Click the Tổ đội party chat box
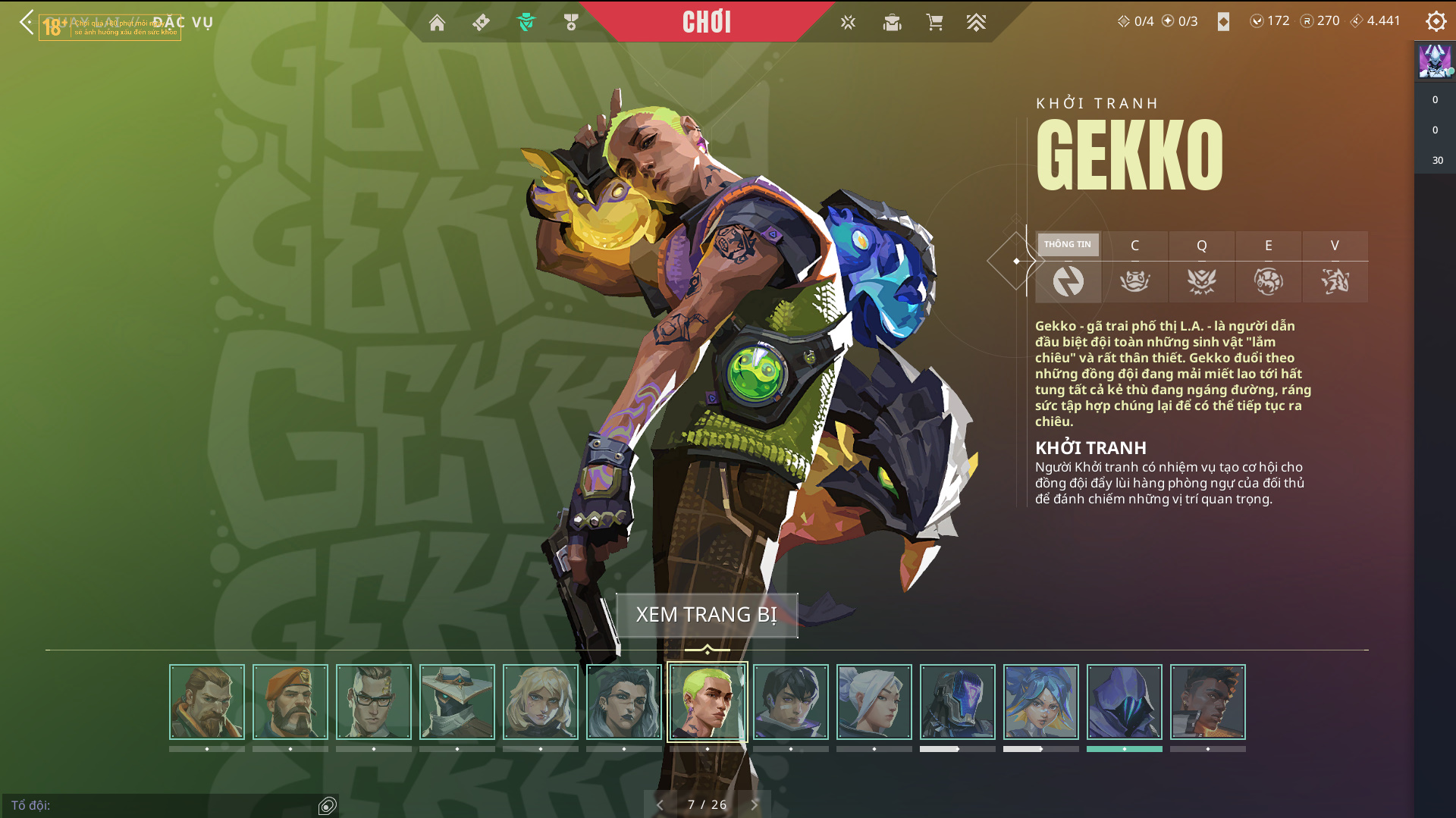Image resolution: width=1456 pixels, height=818 pixels. pyautogui.click(x=163, y=805)
